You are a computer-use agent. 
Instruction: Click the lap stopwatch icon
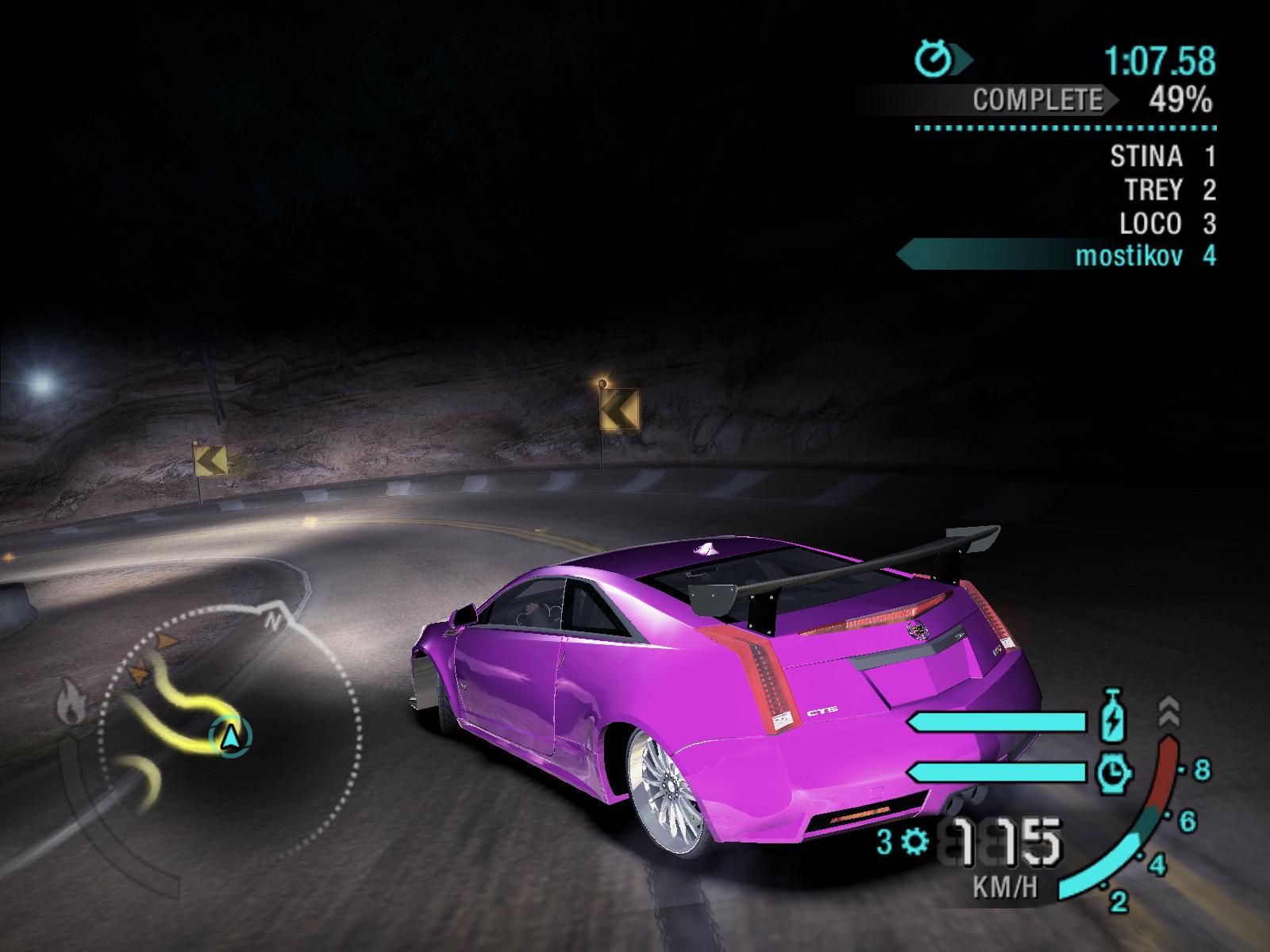(934, 59)
